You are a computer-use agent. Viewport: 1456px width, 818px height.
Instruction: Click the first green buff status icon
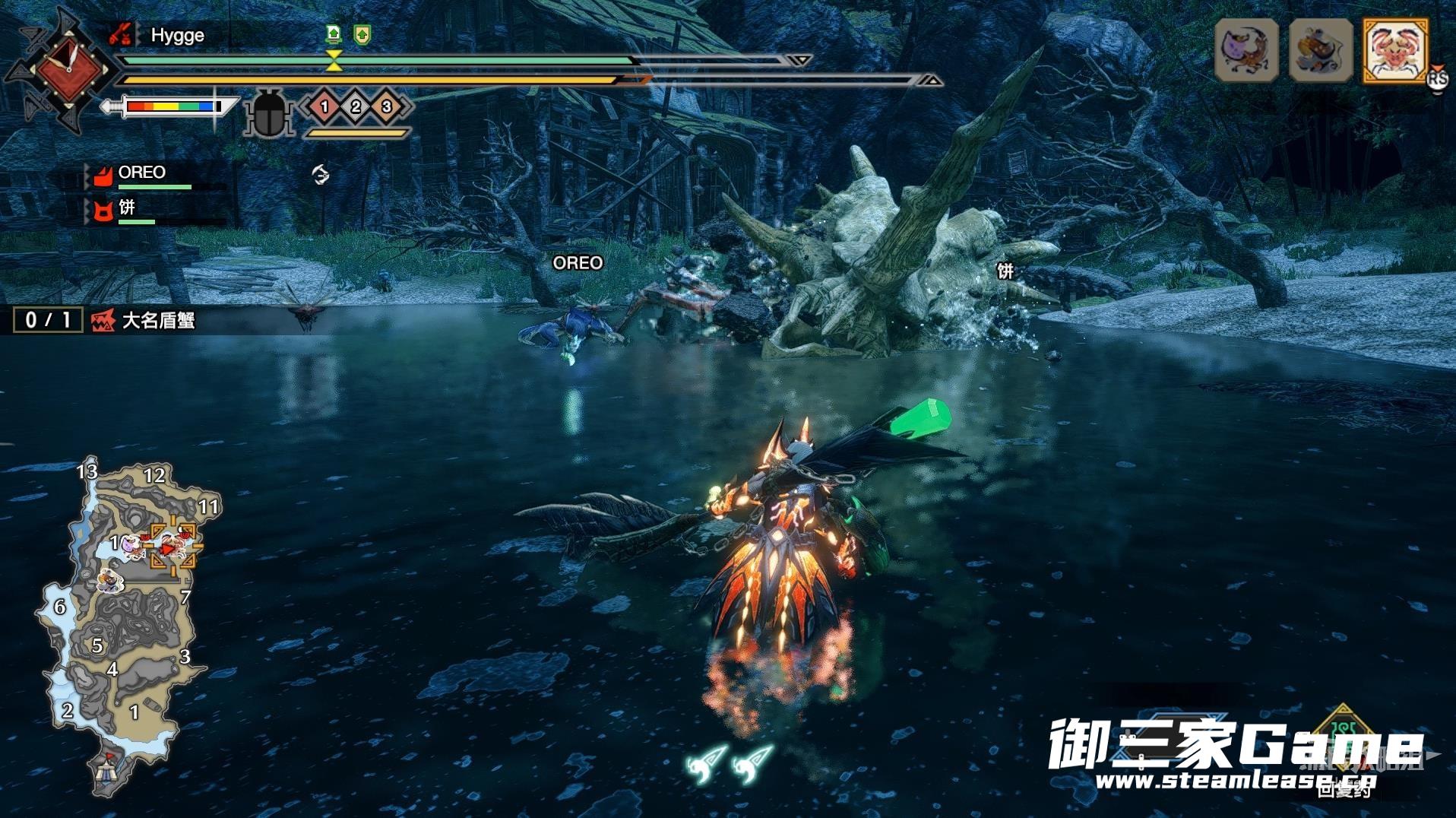tap(334, 34)
